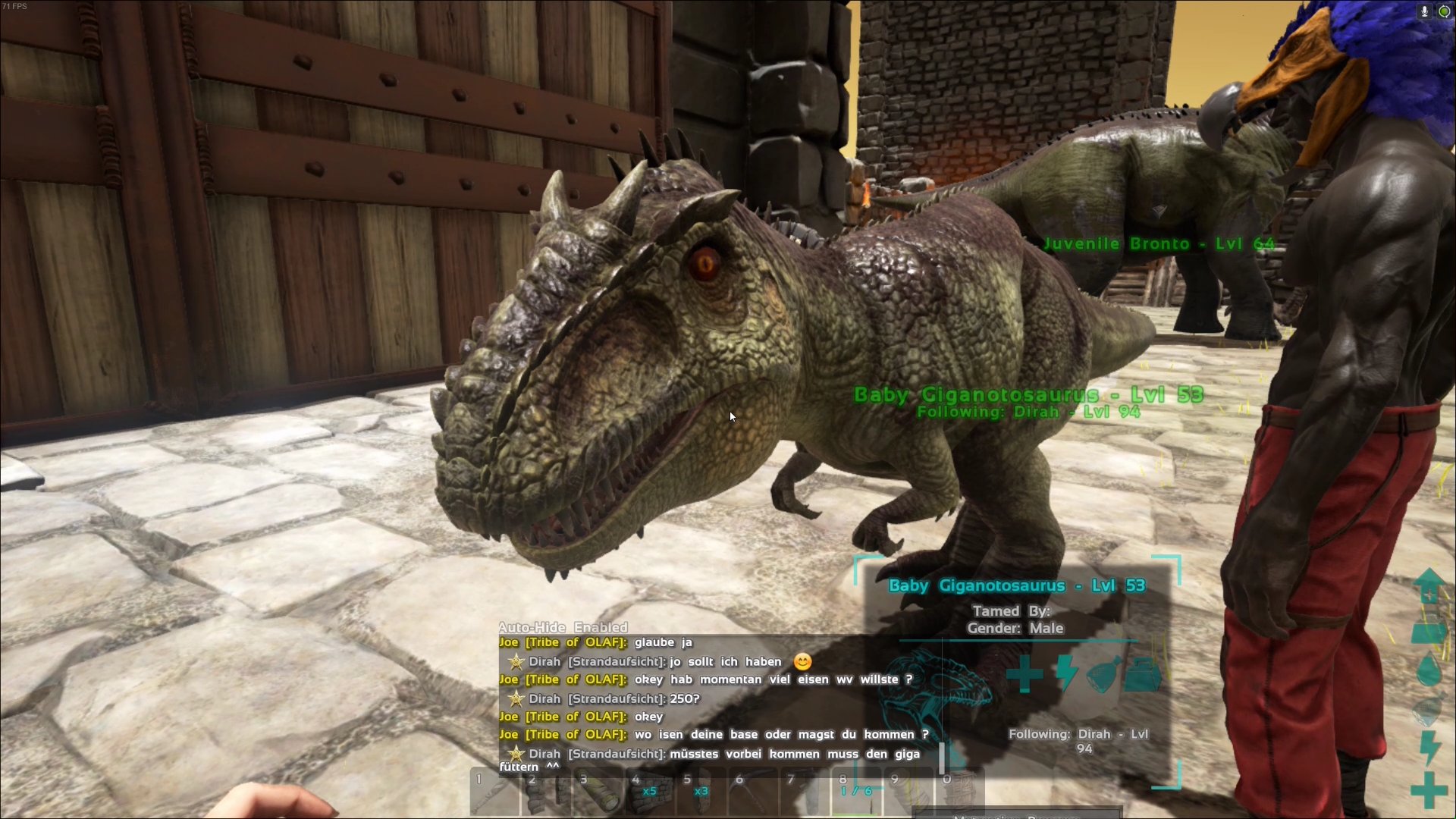Select the basket item in slot 0

960,792
